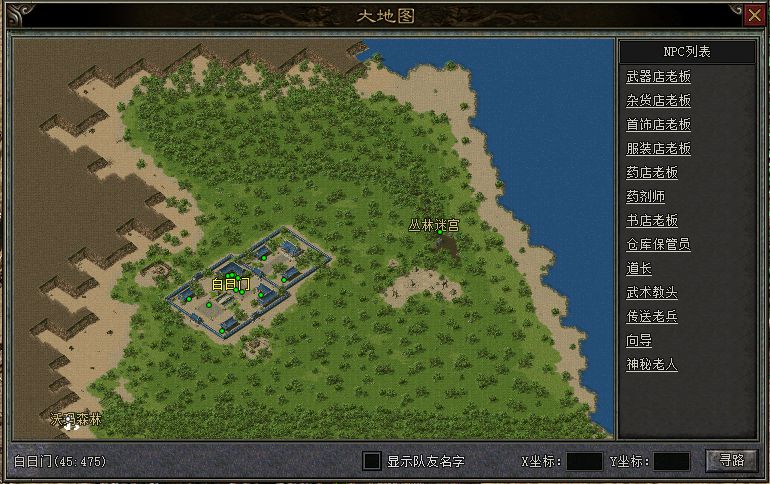
Task: Toggle the 显示队友名字 checkbox
Action: (x=372, y=461)
